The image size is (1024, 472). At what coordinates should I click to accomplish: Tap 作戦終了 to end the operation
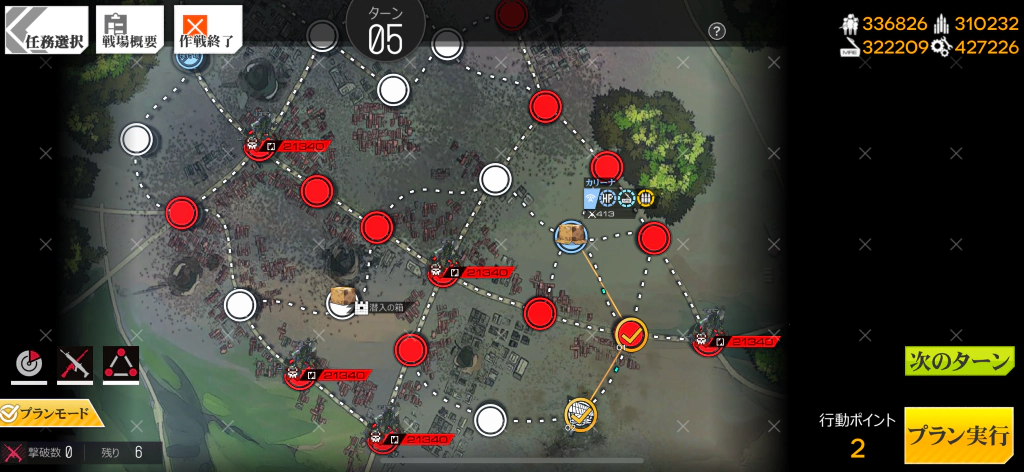(x=208, y=30)
